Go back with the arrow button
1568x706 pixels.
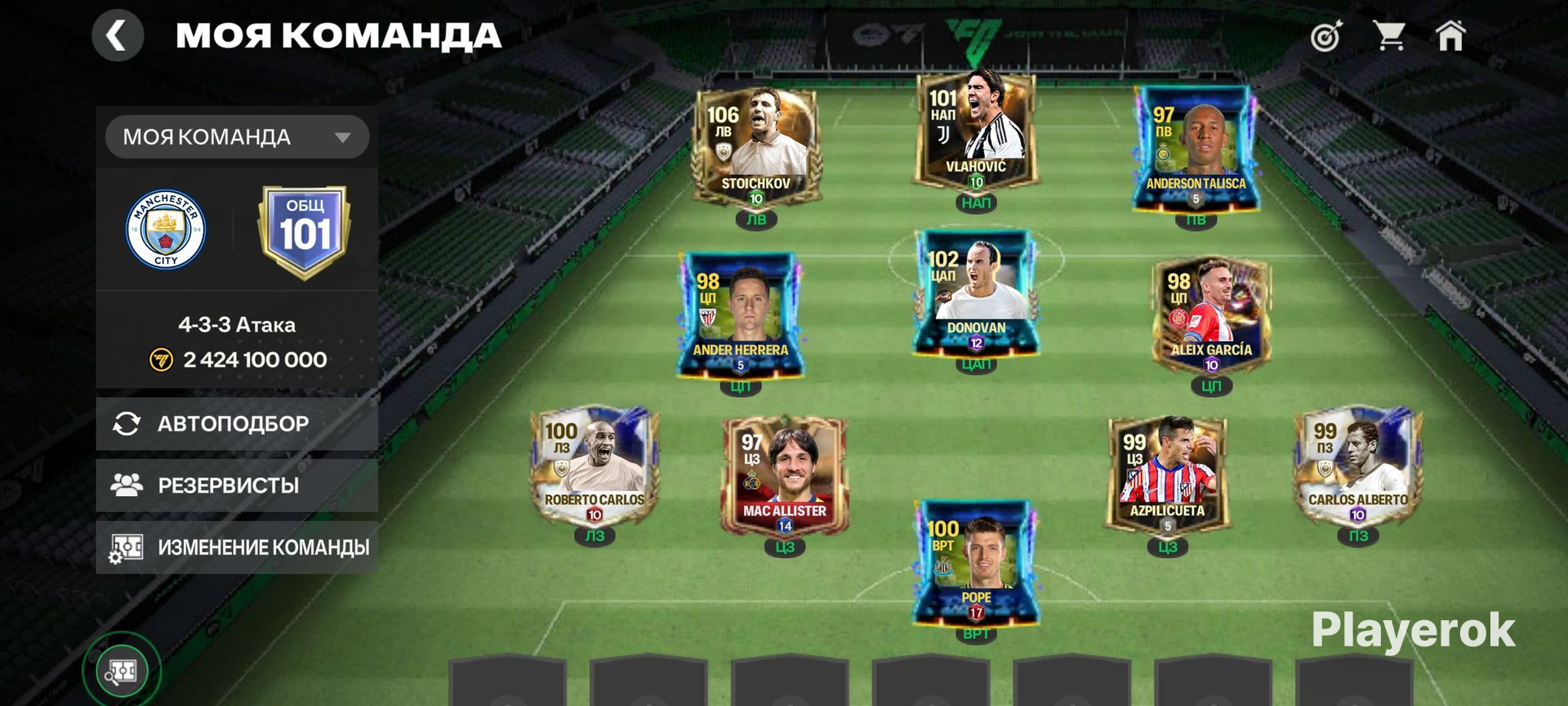pyautogui.click(x=118, y=36)
